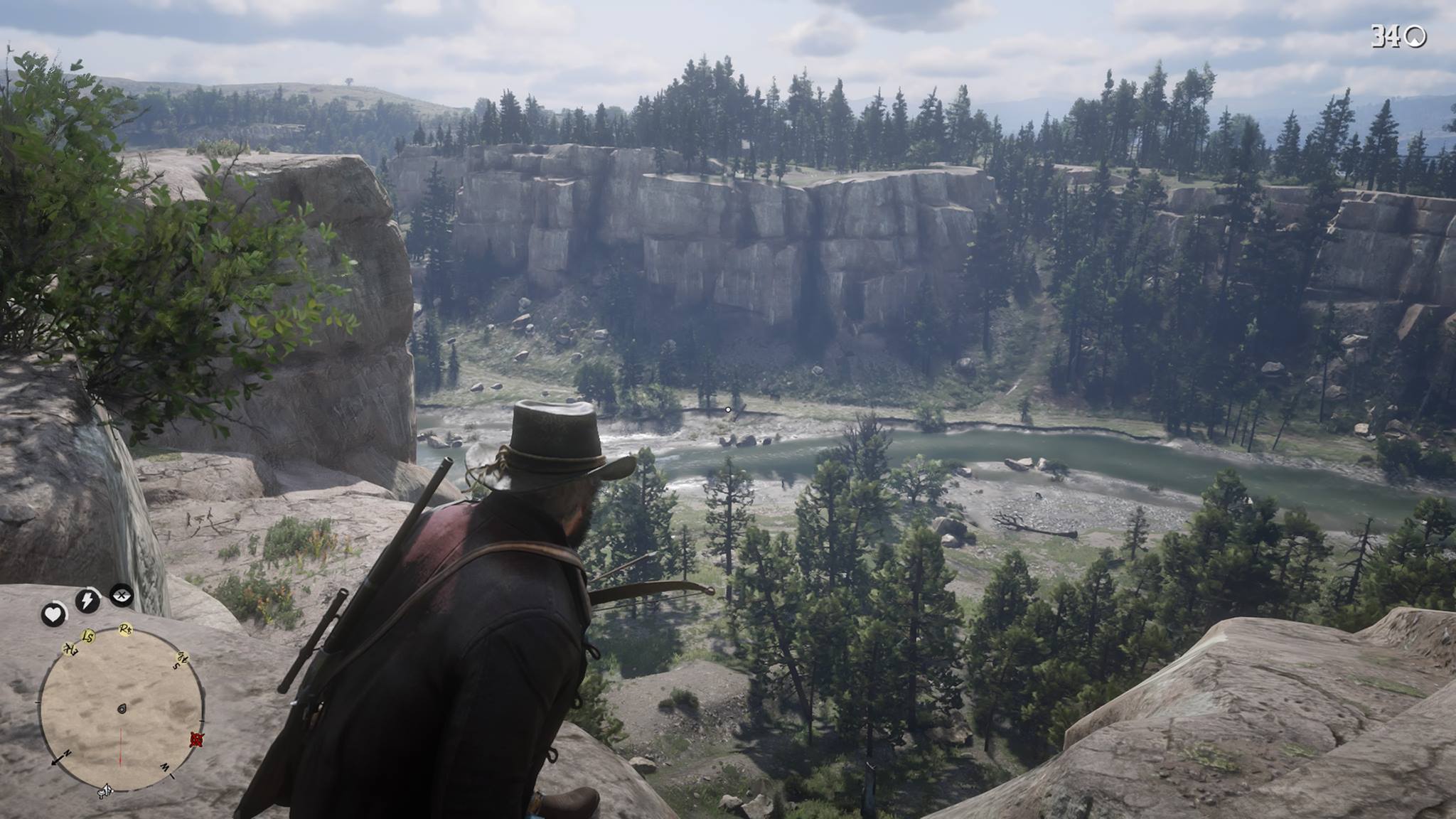Click the Dead Eye core eye icon

tap(122, 595)
